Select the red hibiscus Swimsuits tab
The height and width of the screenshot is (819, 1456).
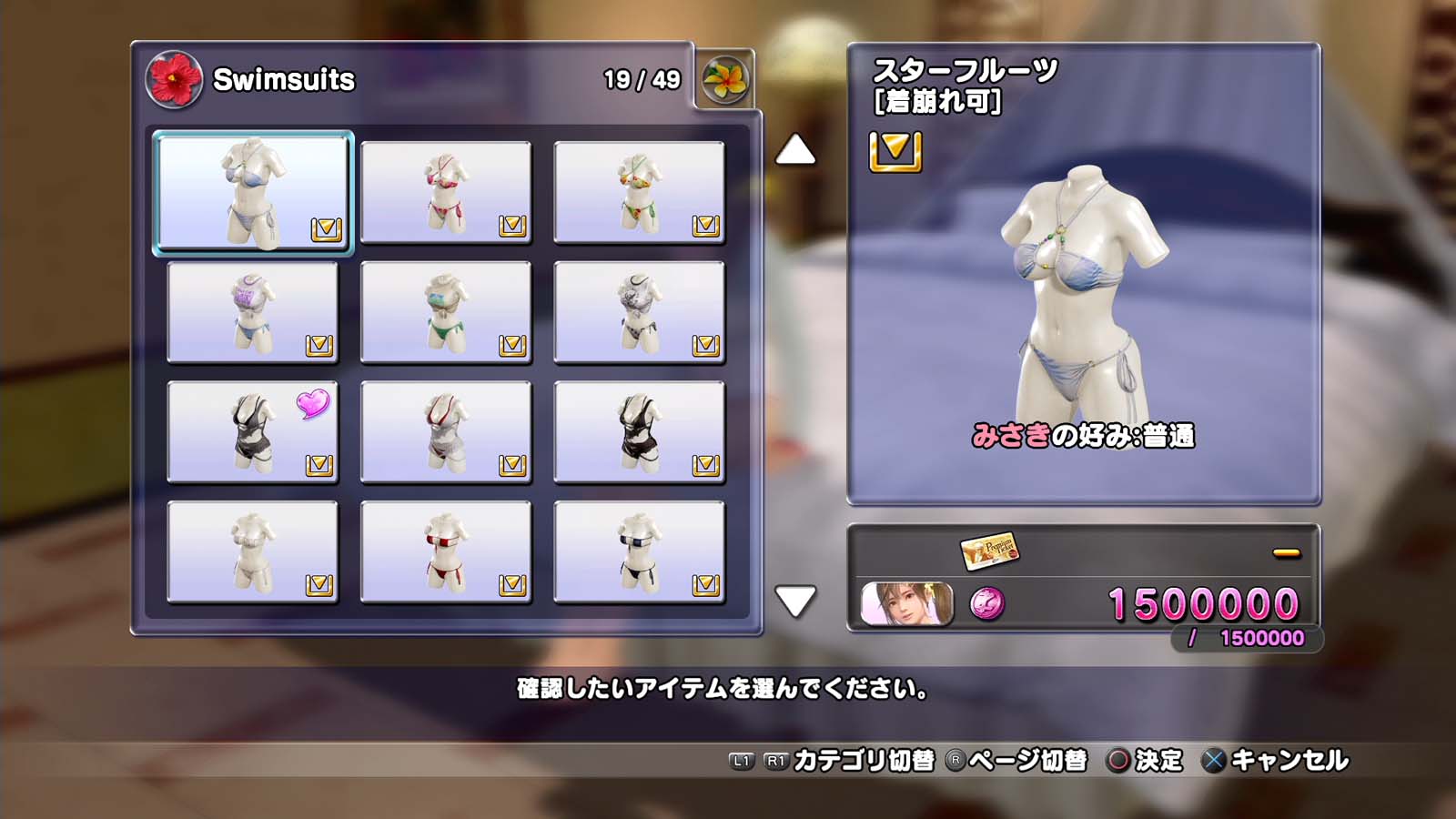pos(174,79)
